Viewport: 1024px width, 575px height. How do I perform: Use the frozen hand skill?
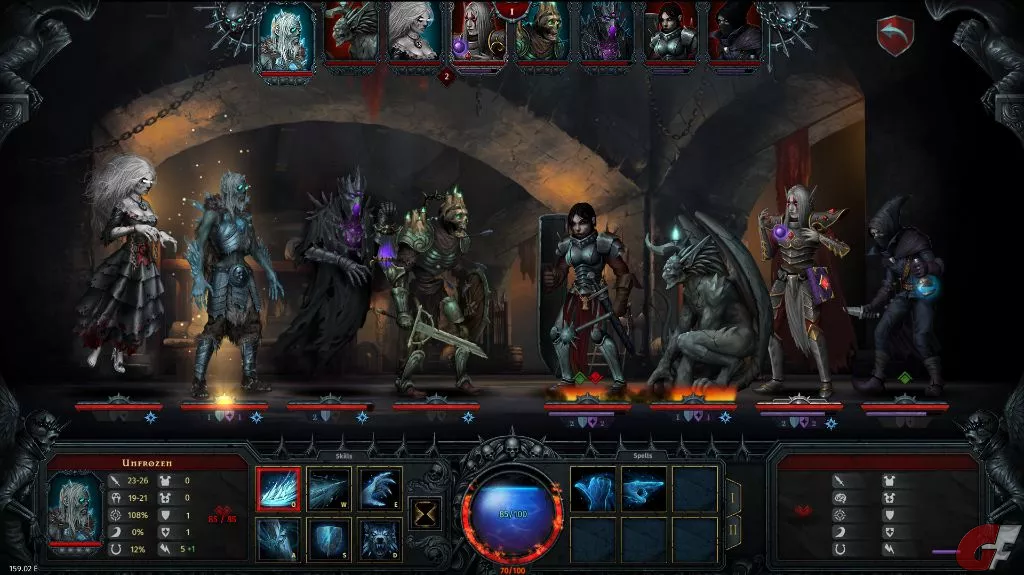pyautogui.click(x=380, y=489)
